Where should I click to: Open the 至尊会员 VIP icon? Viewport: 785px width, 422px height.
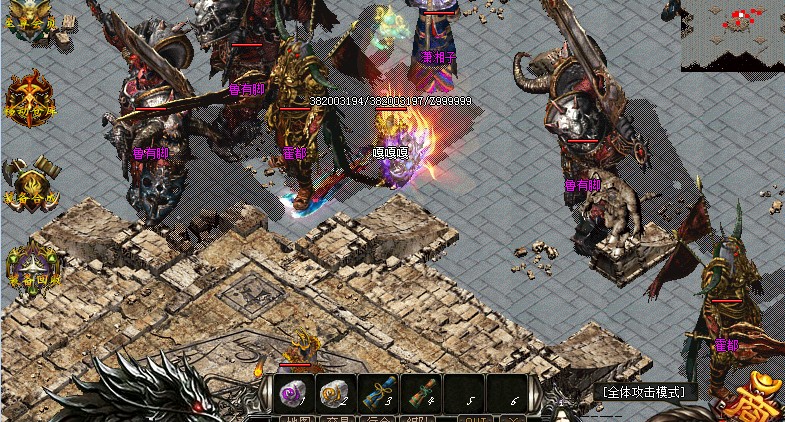[x=30, y=22]
